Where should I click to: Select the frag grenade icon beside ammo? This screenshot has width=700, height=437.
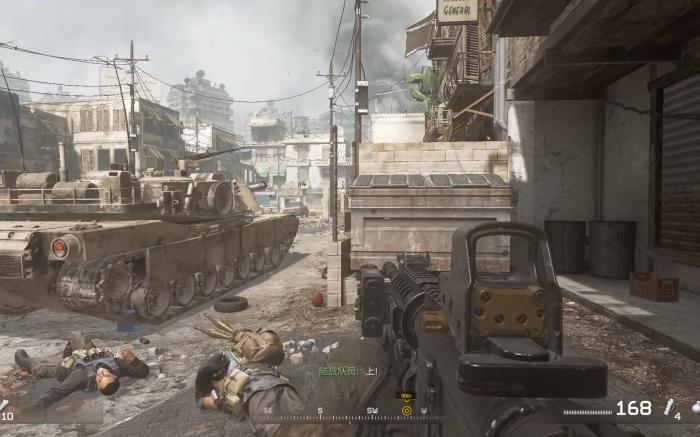669,407
